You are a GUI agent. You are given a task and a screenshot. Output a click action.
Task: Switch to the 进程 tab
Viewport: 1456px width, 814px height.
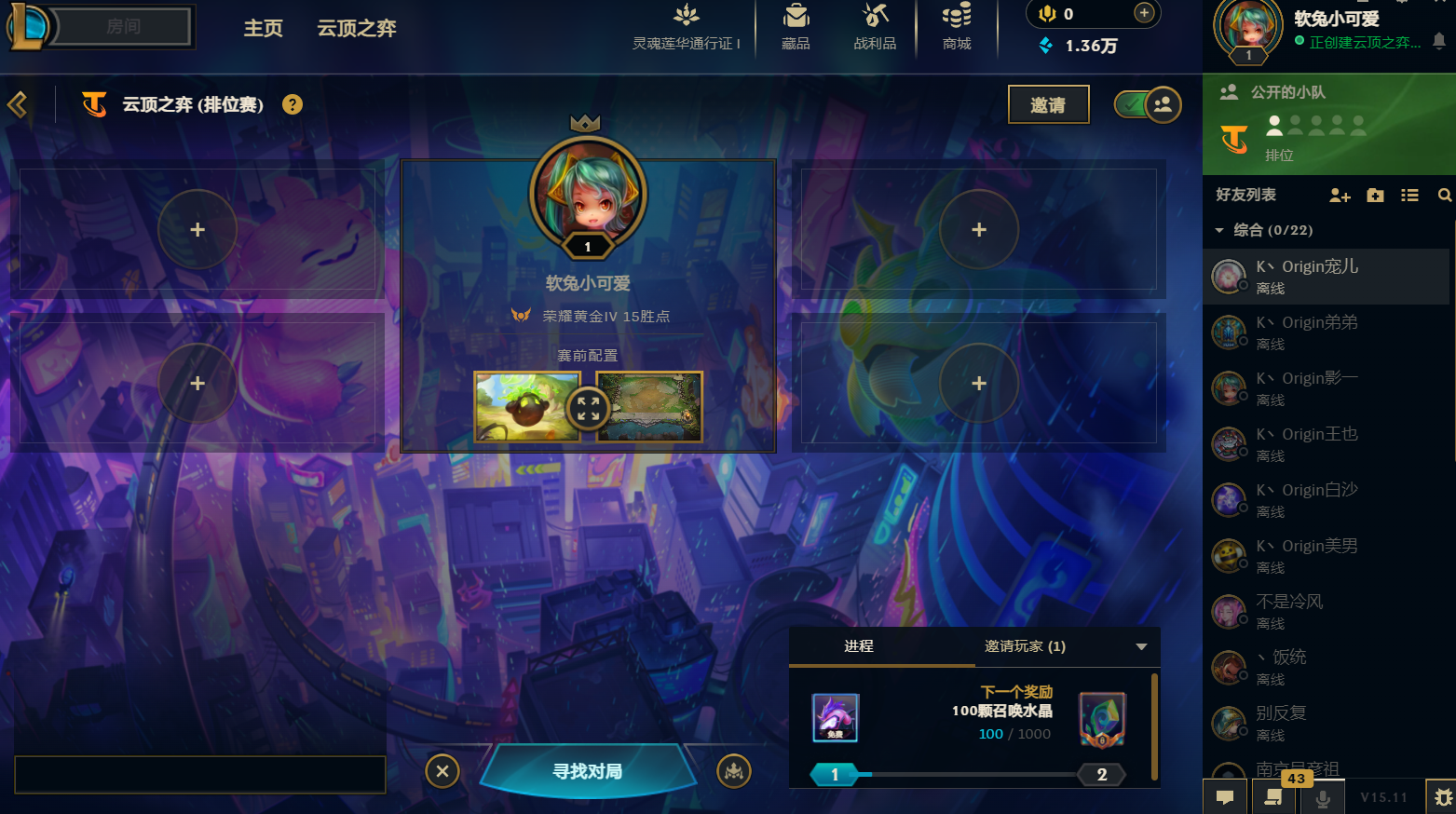[x=858, y=645]
